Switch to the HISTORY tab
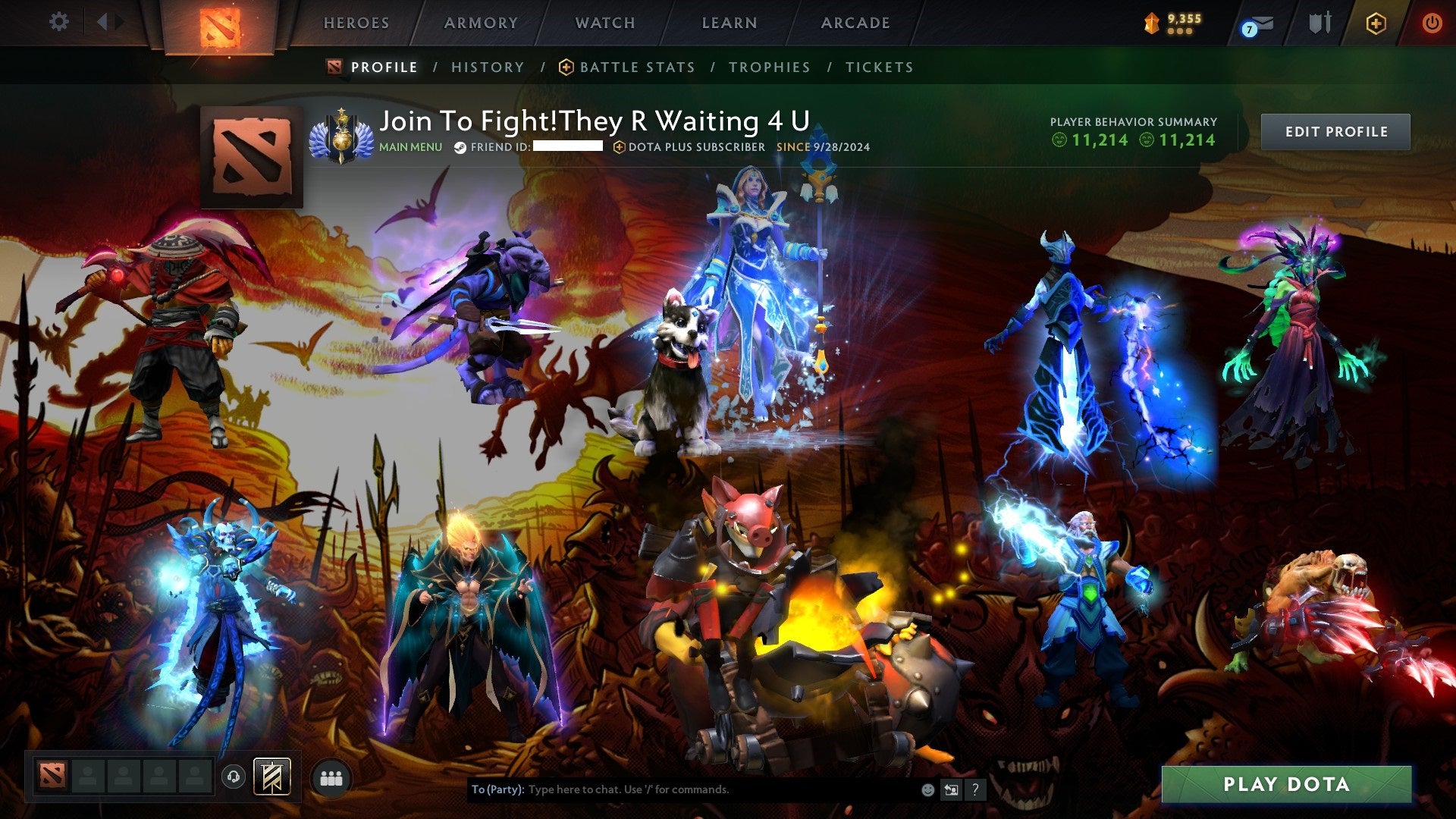 click(488, 67)
